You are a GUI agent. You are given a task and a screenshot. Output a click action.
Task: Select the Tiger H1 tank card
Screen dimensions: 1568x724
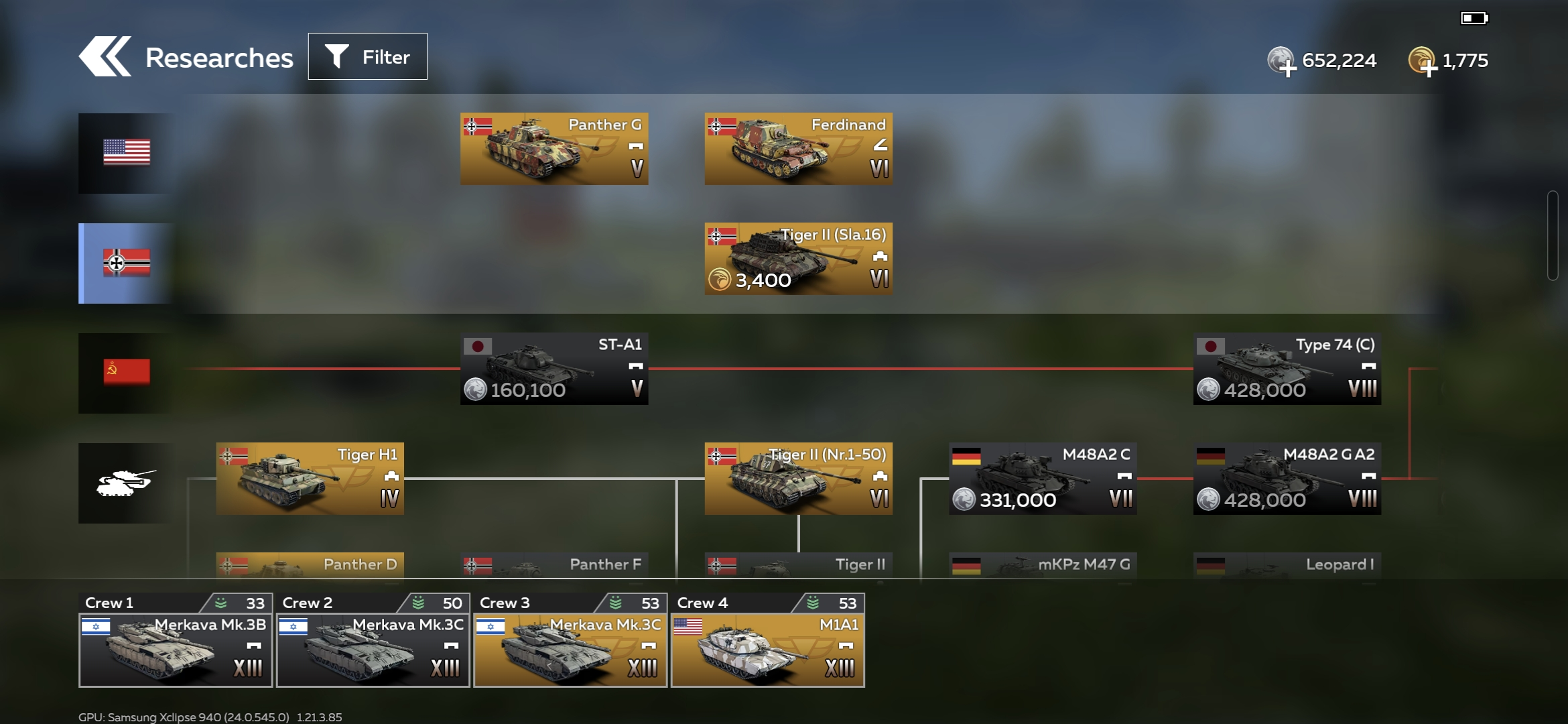coord(310,479)
